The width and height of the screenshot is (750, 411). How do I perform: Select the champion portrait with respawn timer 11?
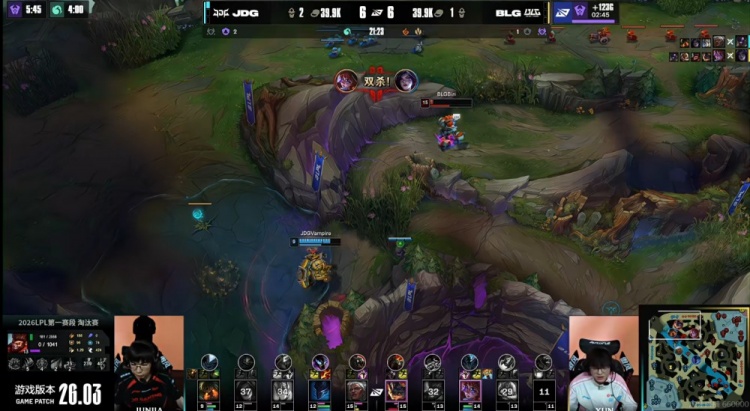coord(544,391)
